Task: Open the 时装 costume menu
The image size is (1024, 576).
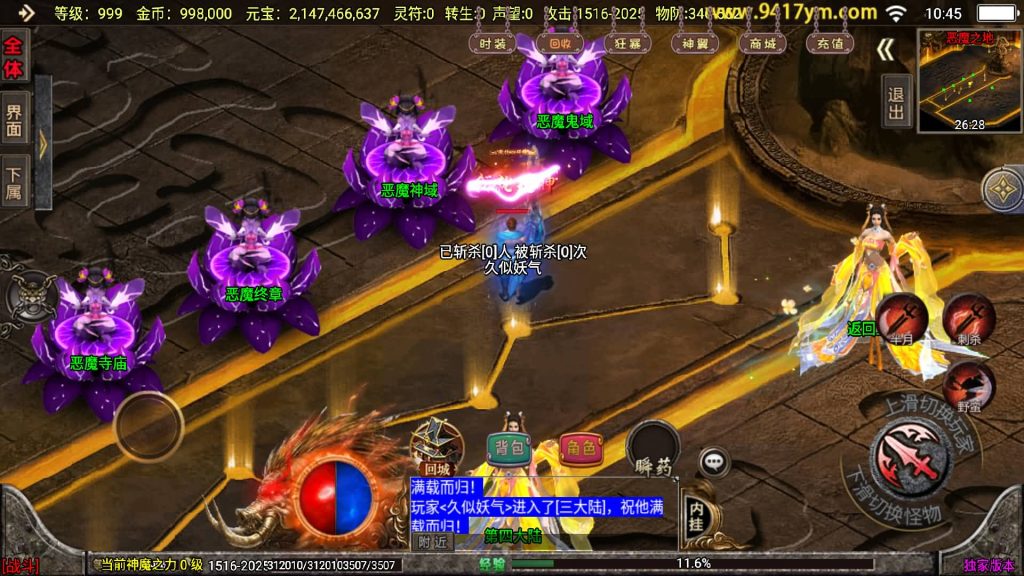Action: 493,44
